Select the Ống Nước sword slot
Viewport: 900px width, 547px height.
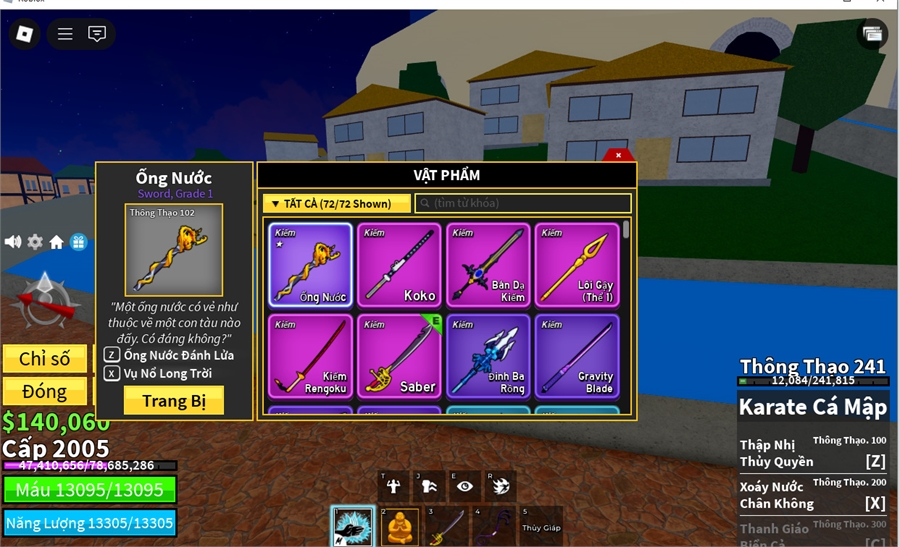click(x=310, y=265)
